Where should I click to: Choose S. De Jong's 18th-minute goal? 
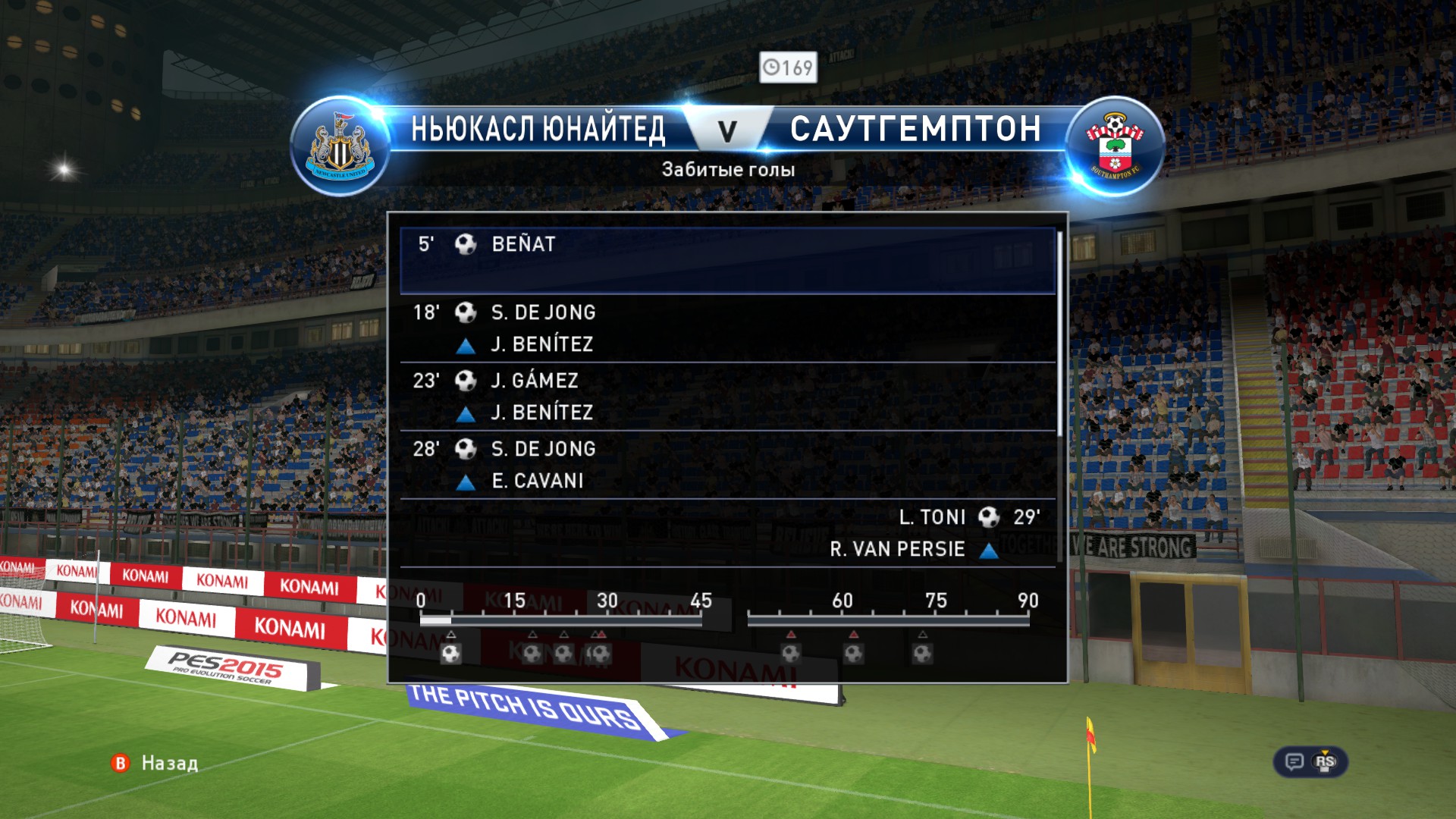(x=726, y=328)
